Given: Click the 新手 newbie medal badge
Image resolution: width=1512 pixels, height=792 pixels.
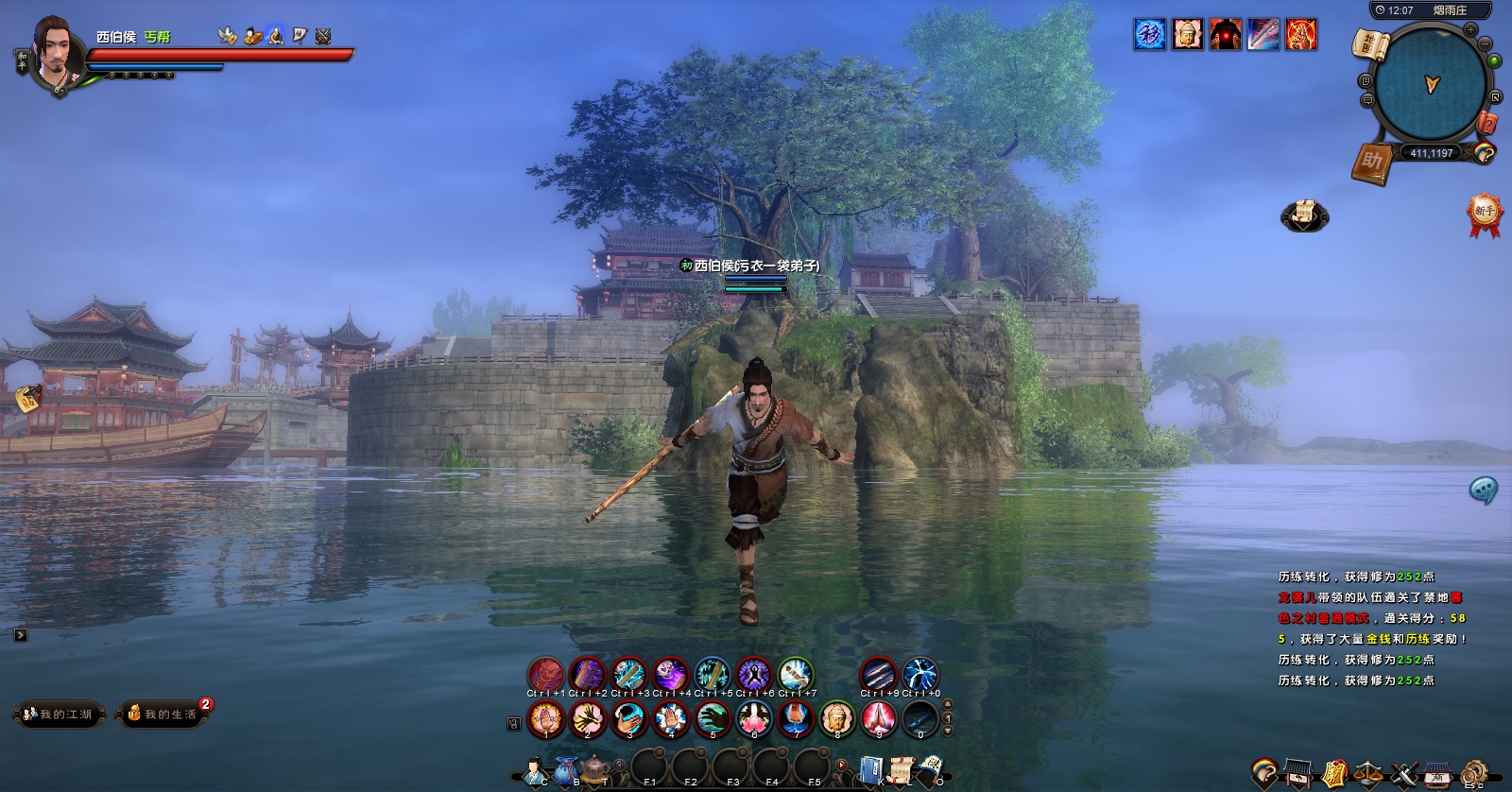Looking at the screenshot, I should [1485, 213].
